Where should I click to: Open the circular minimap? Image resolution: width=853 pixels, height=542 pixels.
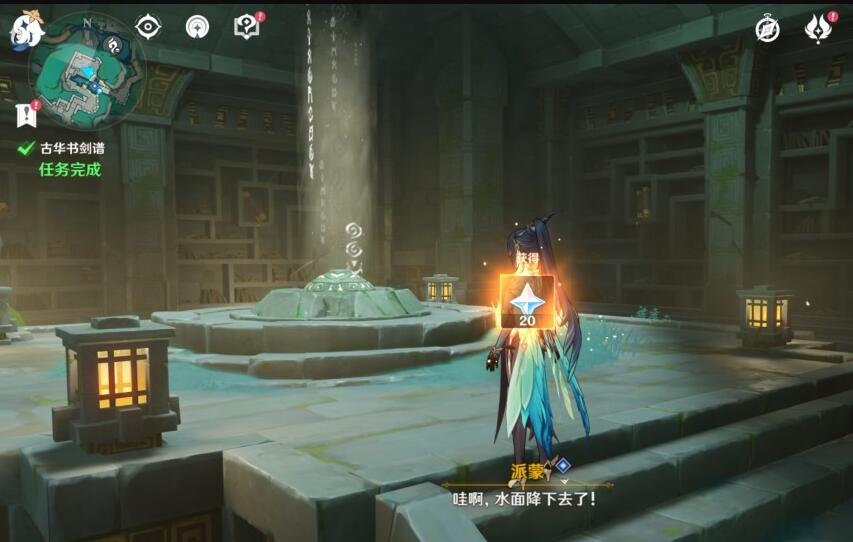coord(86,70)
